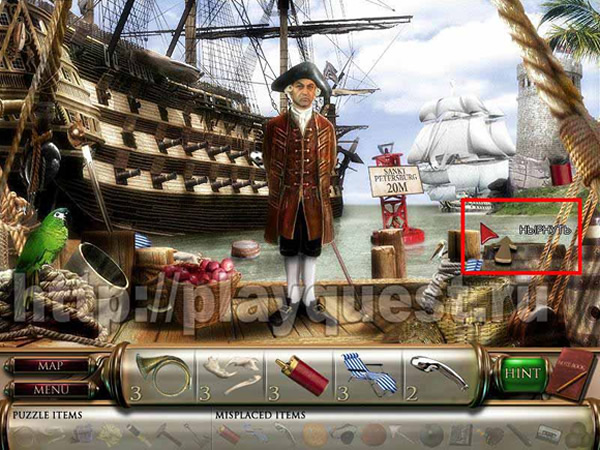The image size is (600, 450).
Task: Click the brown dive navigation arrow
Action: [x=503, y=250]
